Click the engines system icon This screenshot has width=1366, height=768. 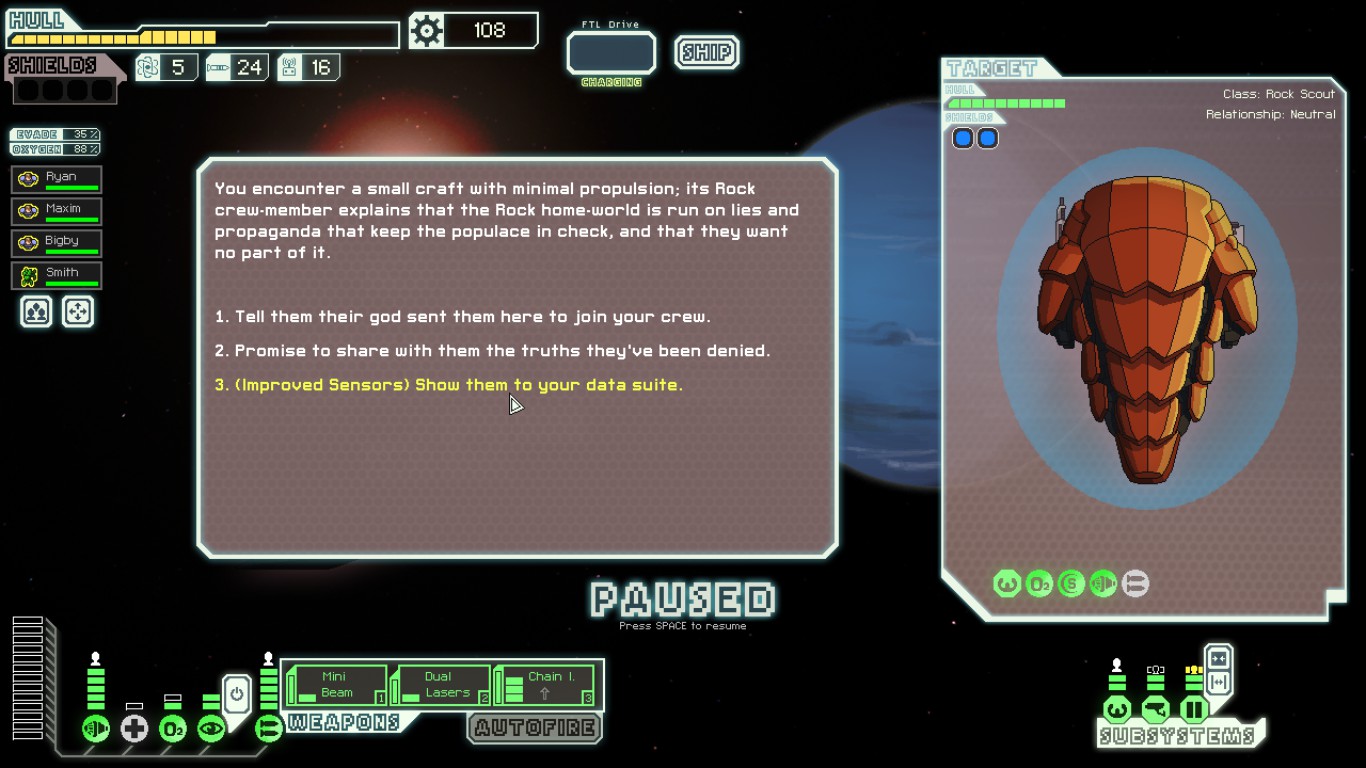point(96,729)
